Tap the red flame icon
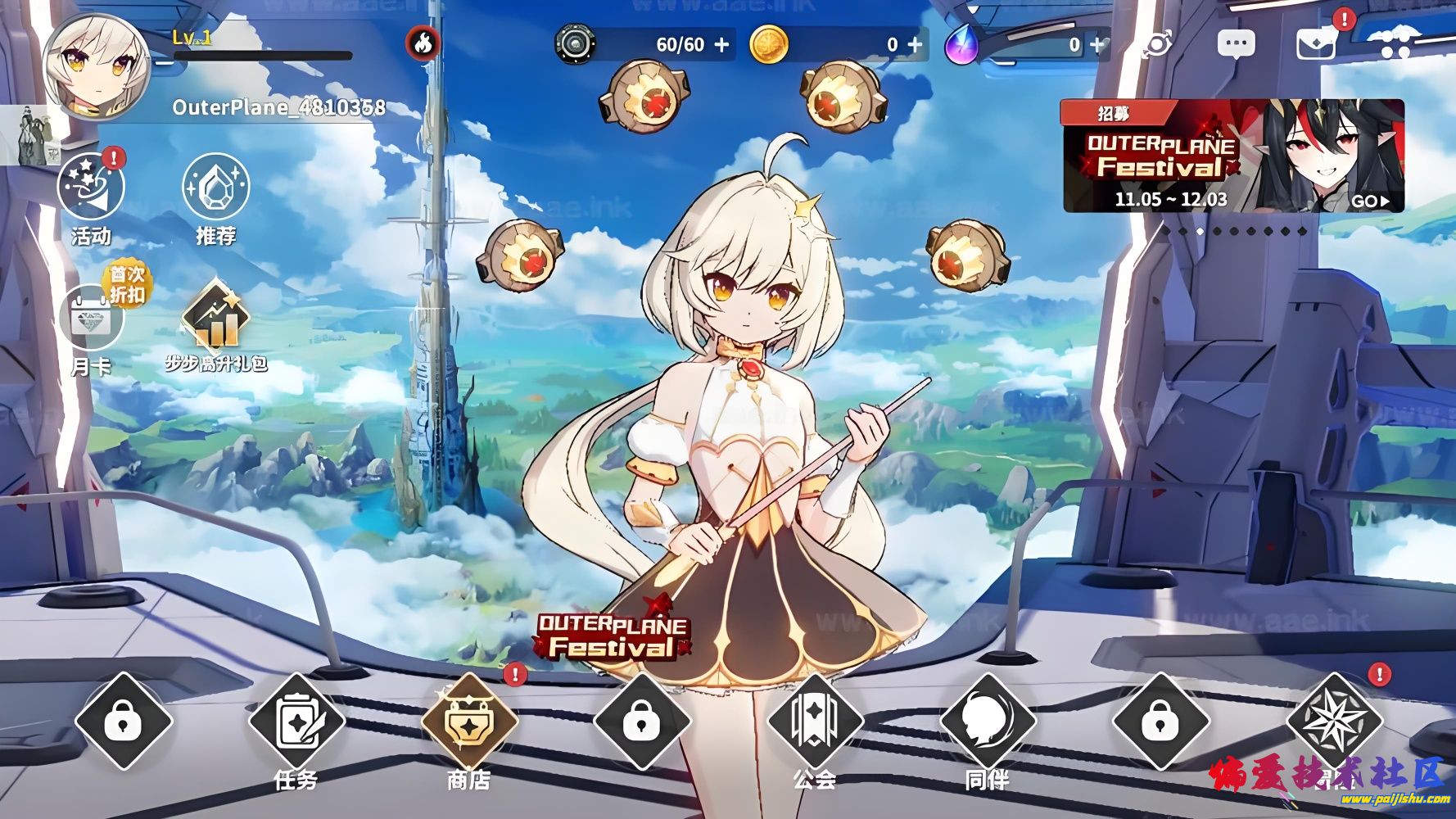Screen dimensions: 1456x819 423,43
